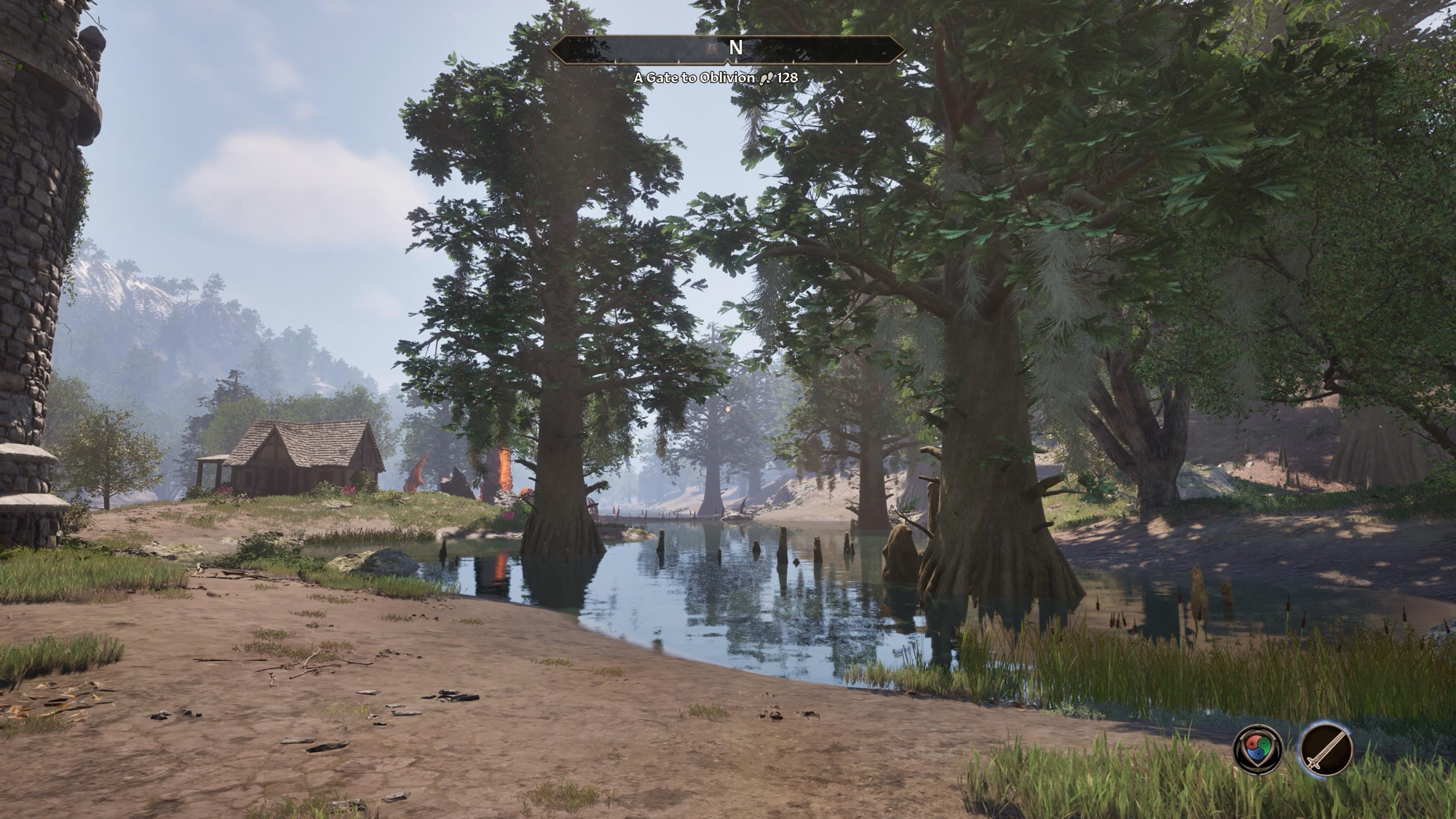
Task: Click the tri-colored shield spell icon
Action: pos(1259,748)
